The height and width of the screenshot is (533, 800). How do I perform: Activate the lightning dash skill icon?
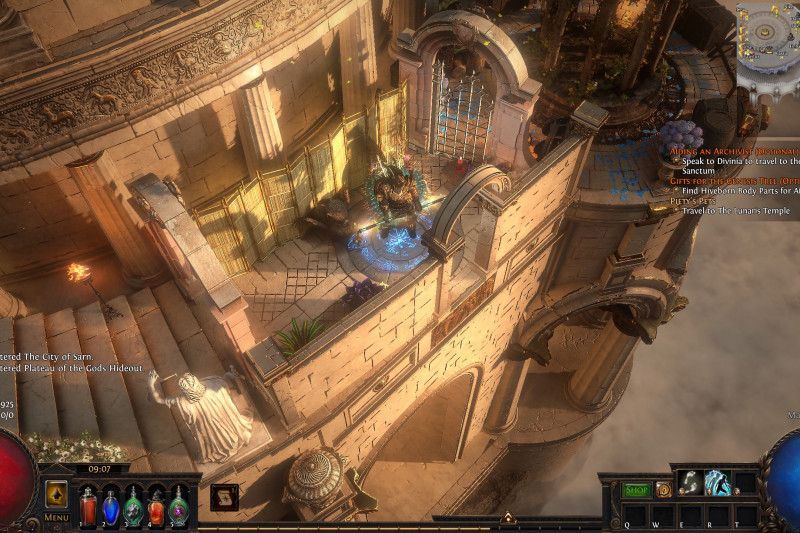pyautogui.click(x=717, y=482)
